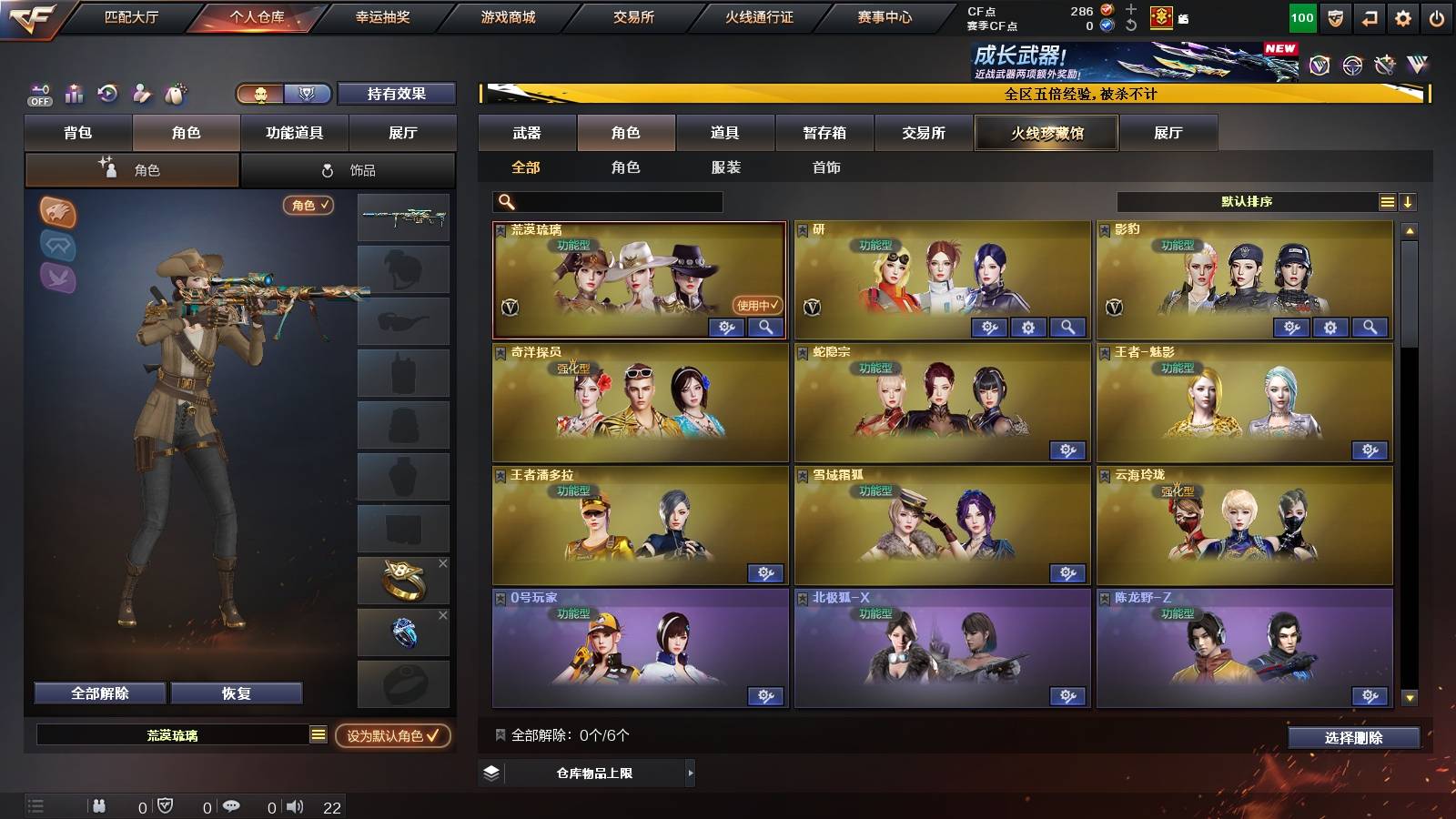The height and width of the screenshot is (819, 1456).
Task: Open the 幸运抽奖 menu item
Action: (x=388, y=16)
